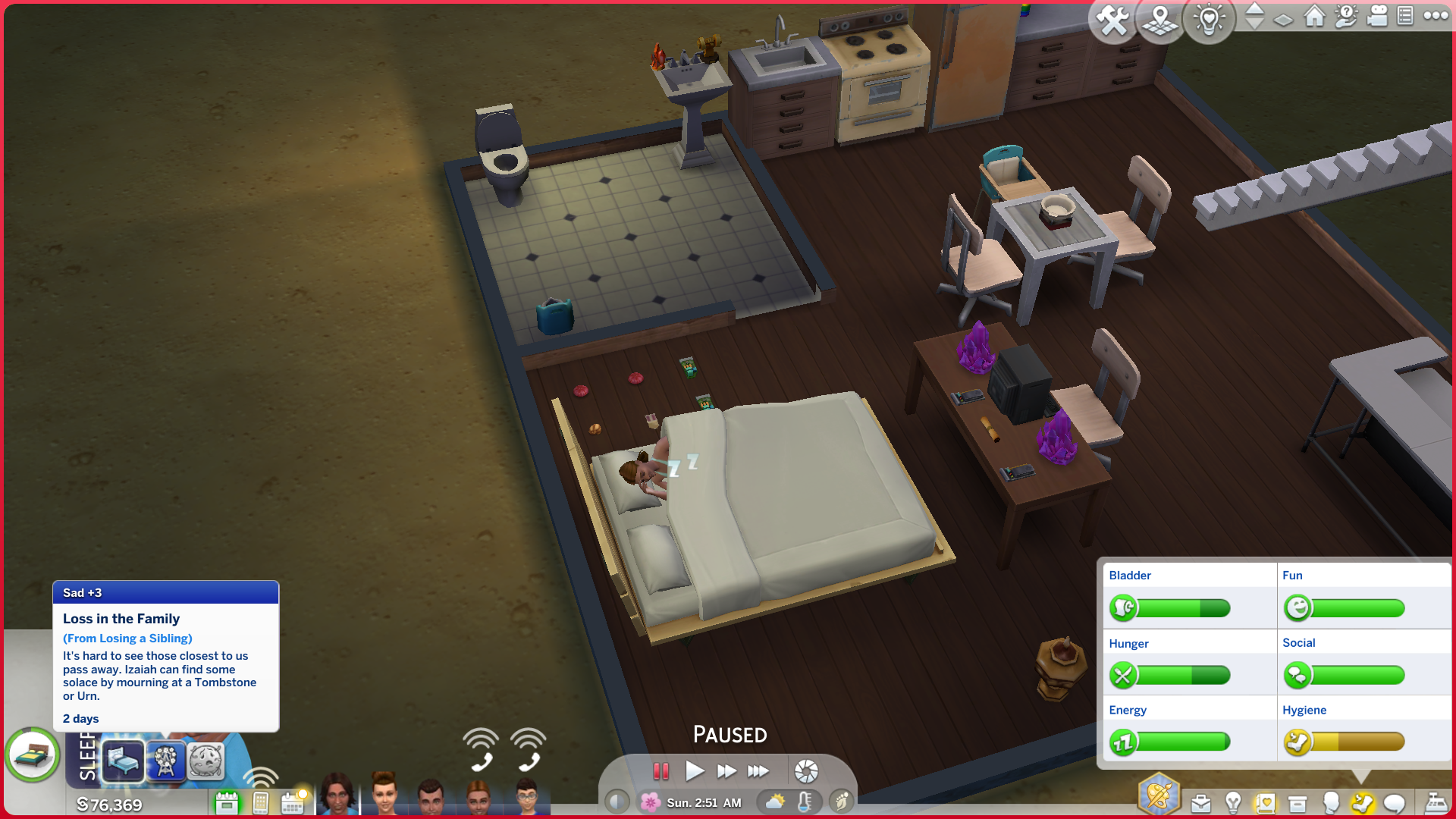Move up one floor with the up arrow

click(x=1255, y=8)
